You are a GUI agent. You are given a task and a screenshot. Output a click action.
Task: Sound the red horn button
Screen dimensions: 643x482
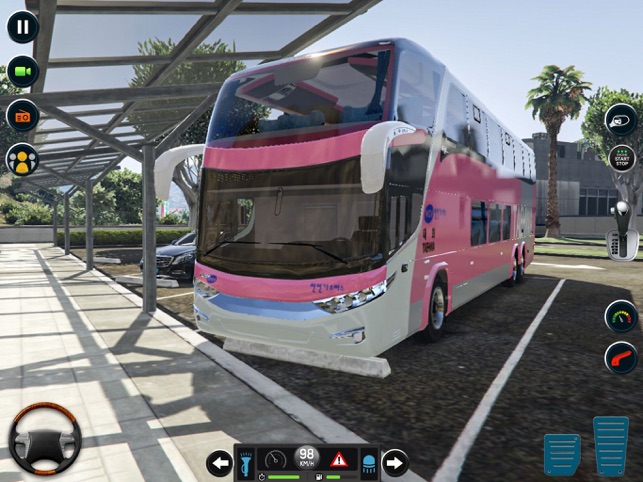click(621, 357)
